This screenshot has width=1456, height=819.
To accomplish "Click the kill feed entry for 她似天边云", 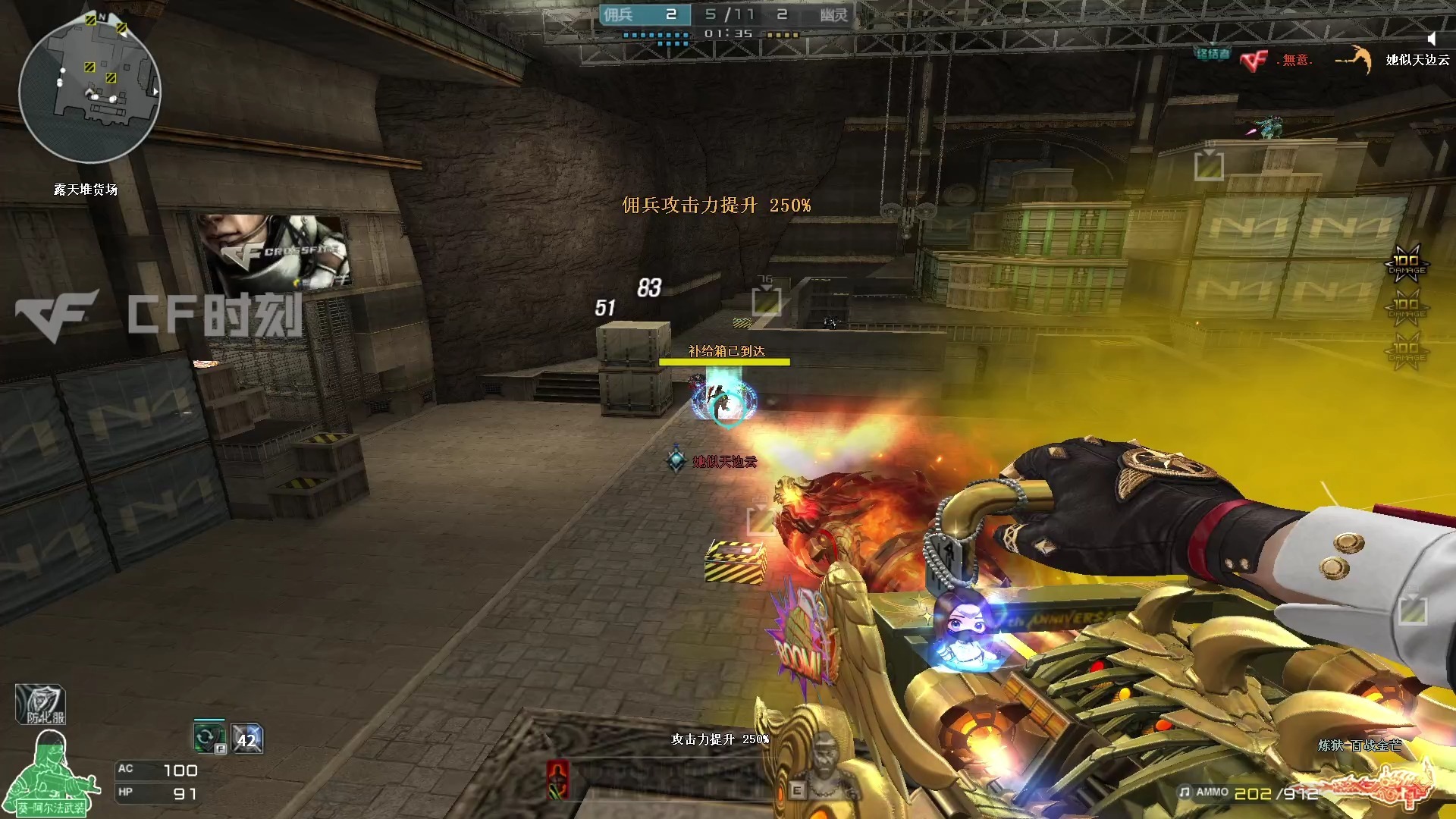I will [x=1417, y=60].
